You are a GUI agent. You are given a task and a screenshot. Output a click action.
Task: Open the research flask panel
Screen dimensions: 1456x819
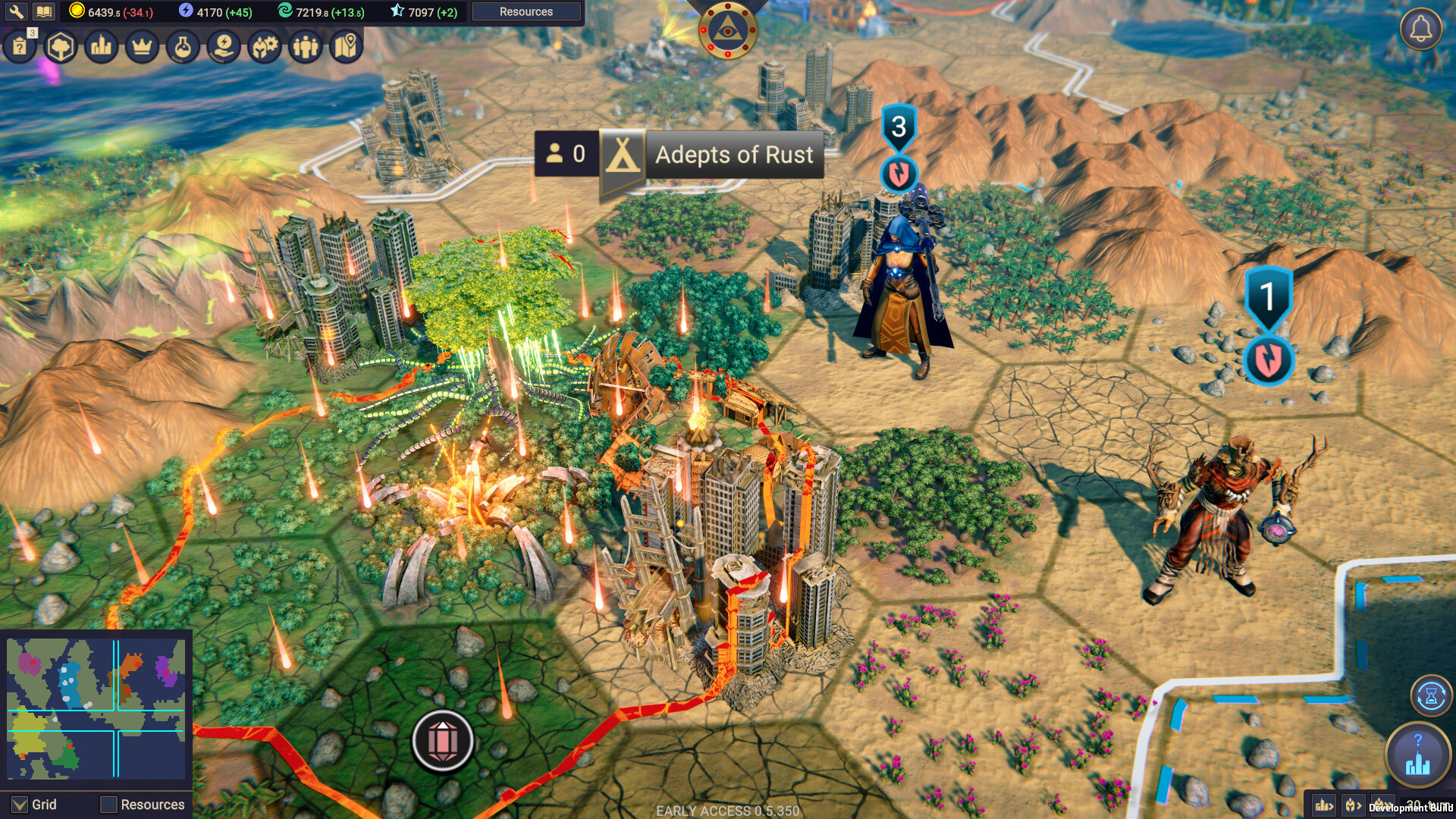pyautogui.click(x=183, y=47)
